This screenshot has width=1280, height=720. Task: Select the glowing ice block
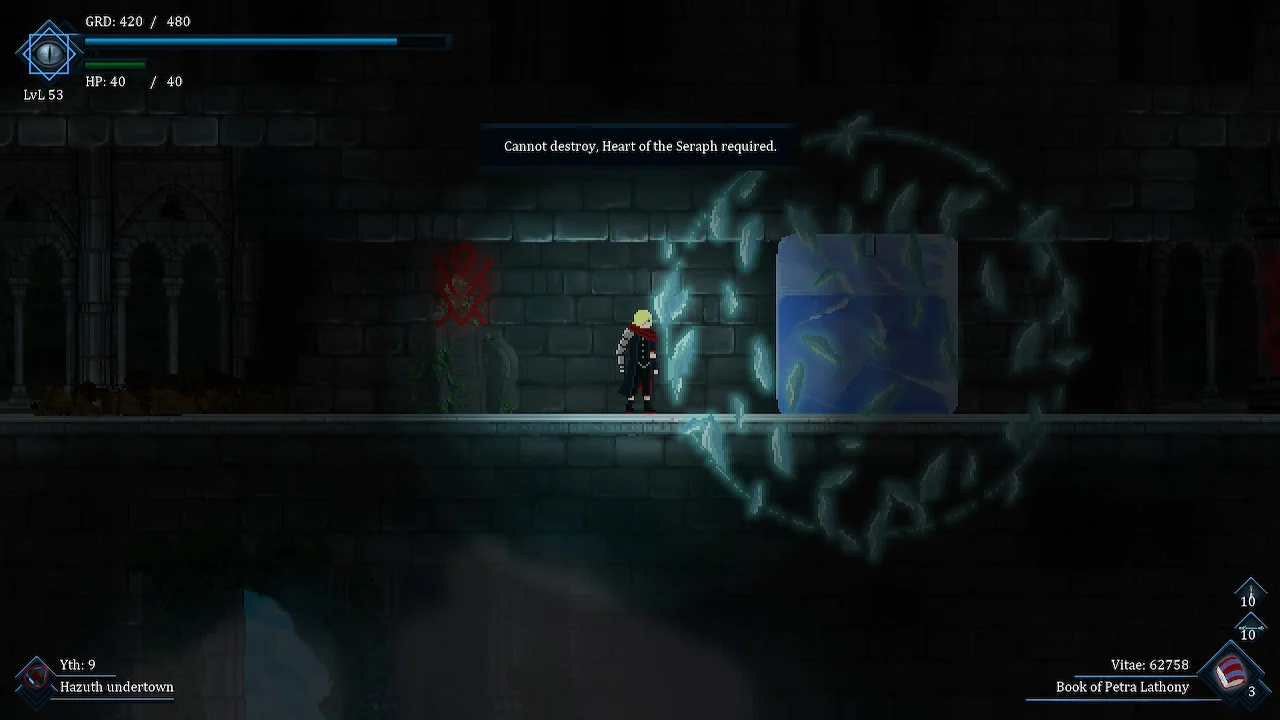pos(866,324)
